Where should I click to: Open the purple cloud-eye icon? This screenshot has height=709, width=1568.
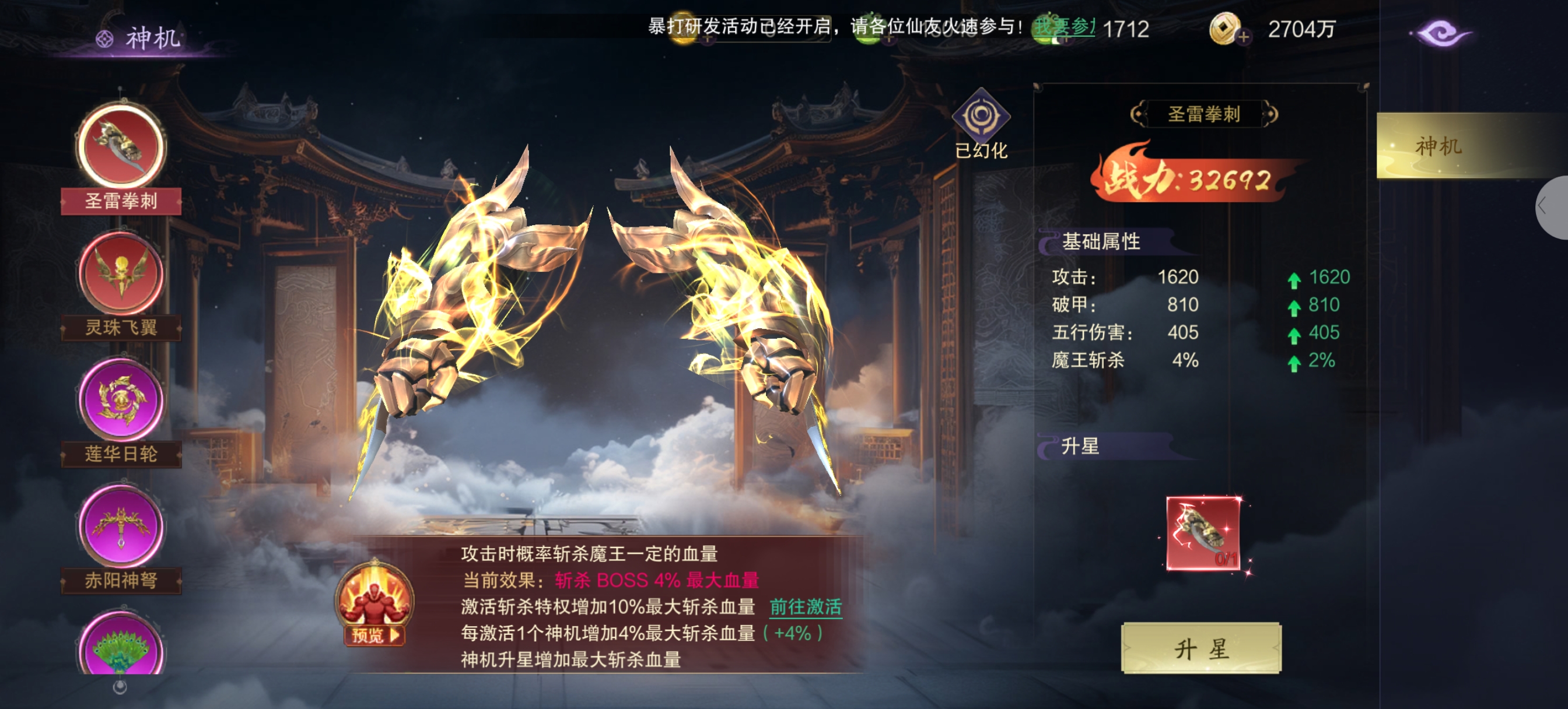click(x=1440, y=33)
